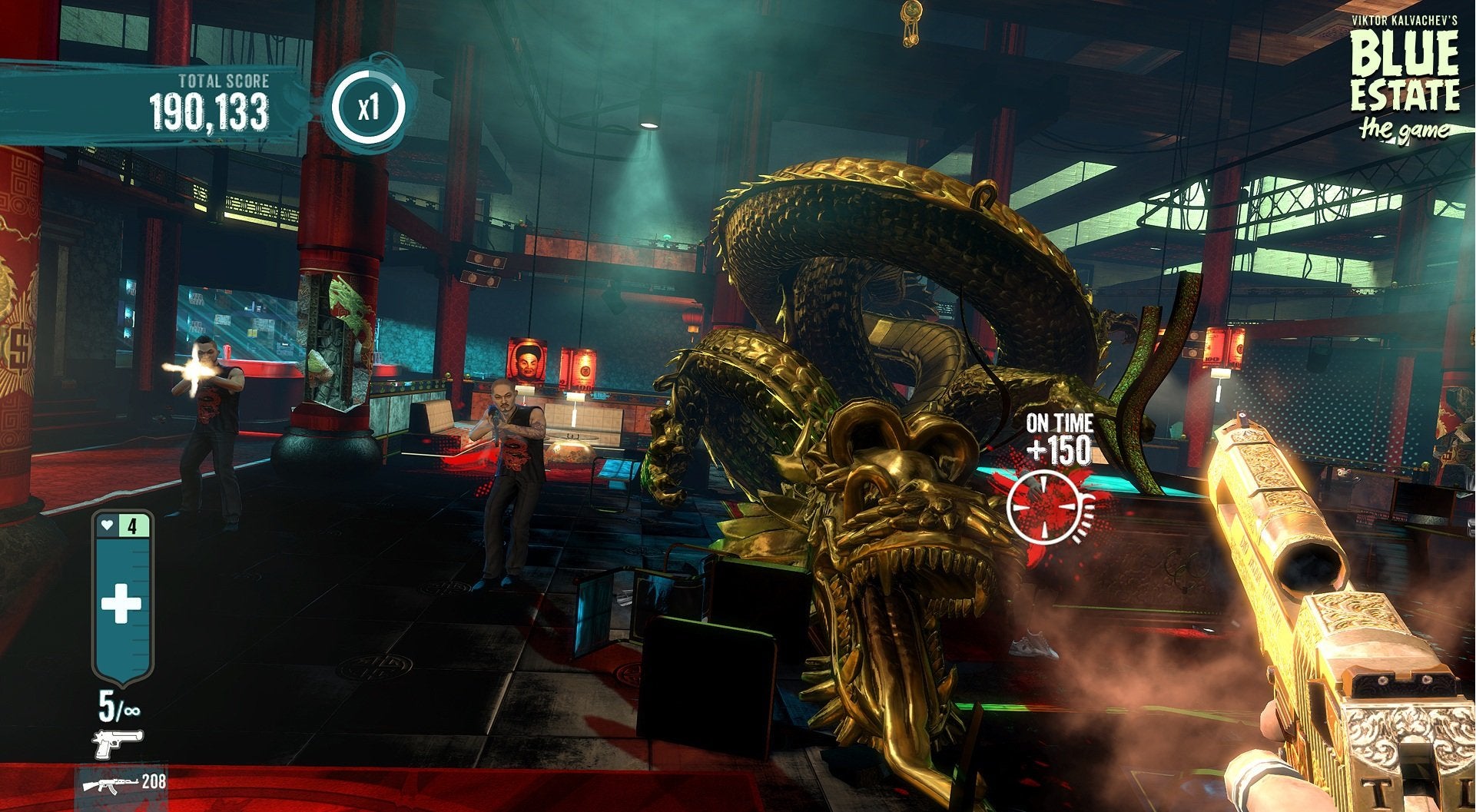Shoot the red timed target reticle

click(x=1043, y=506)
